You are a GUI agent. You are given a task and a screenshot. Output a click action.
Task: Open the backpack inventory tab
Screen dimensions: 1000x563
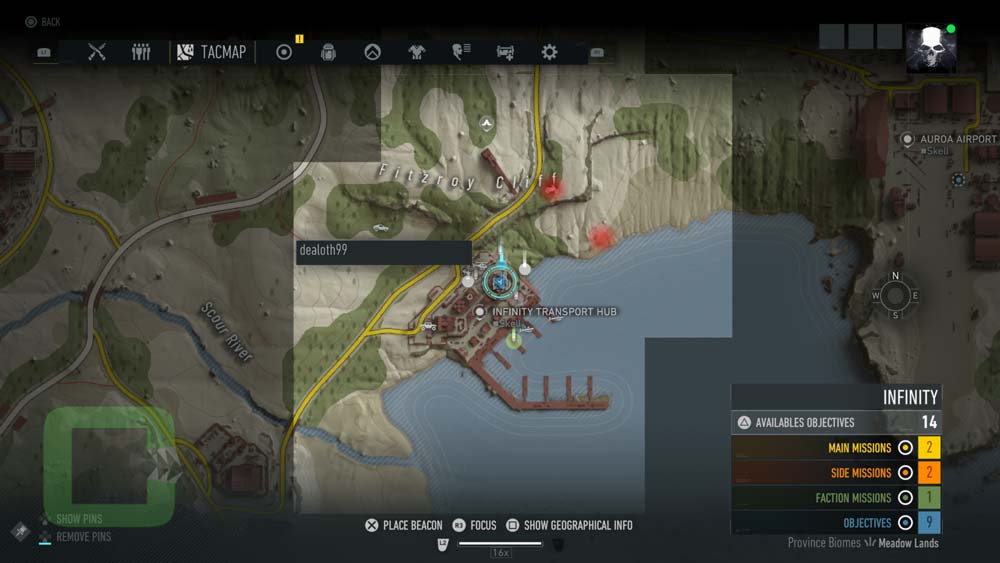[x=327, y=52]
